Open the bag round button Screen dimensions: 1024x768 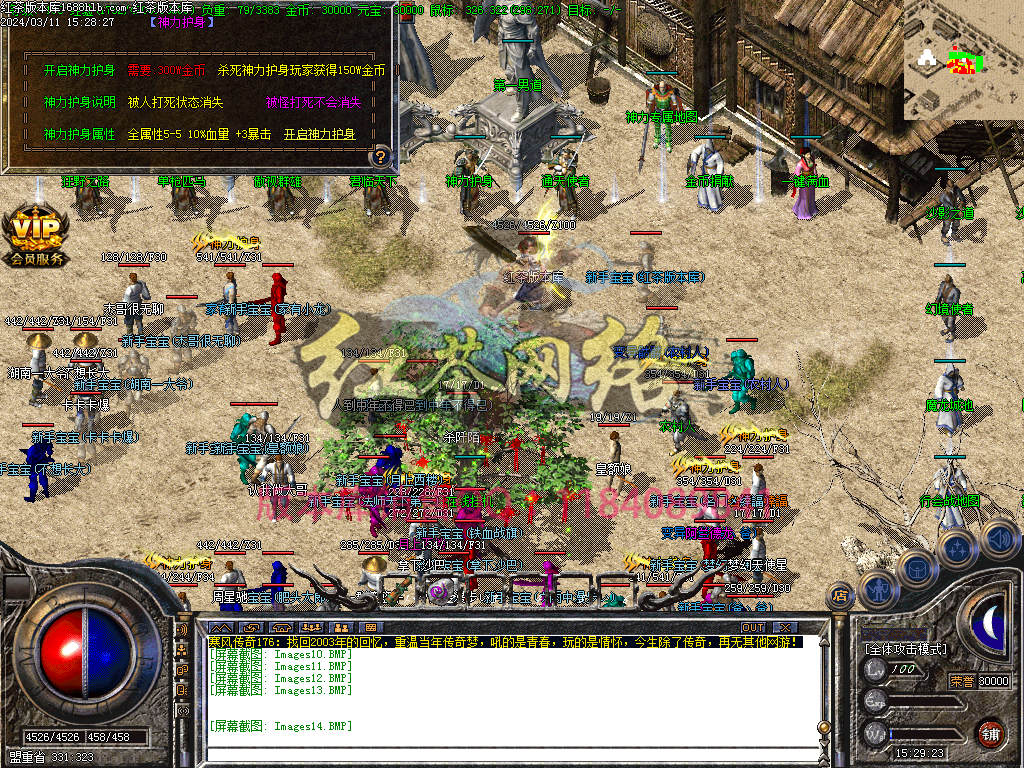[x=916, y=568]
